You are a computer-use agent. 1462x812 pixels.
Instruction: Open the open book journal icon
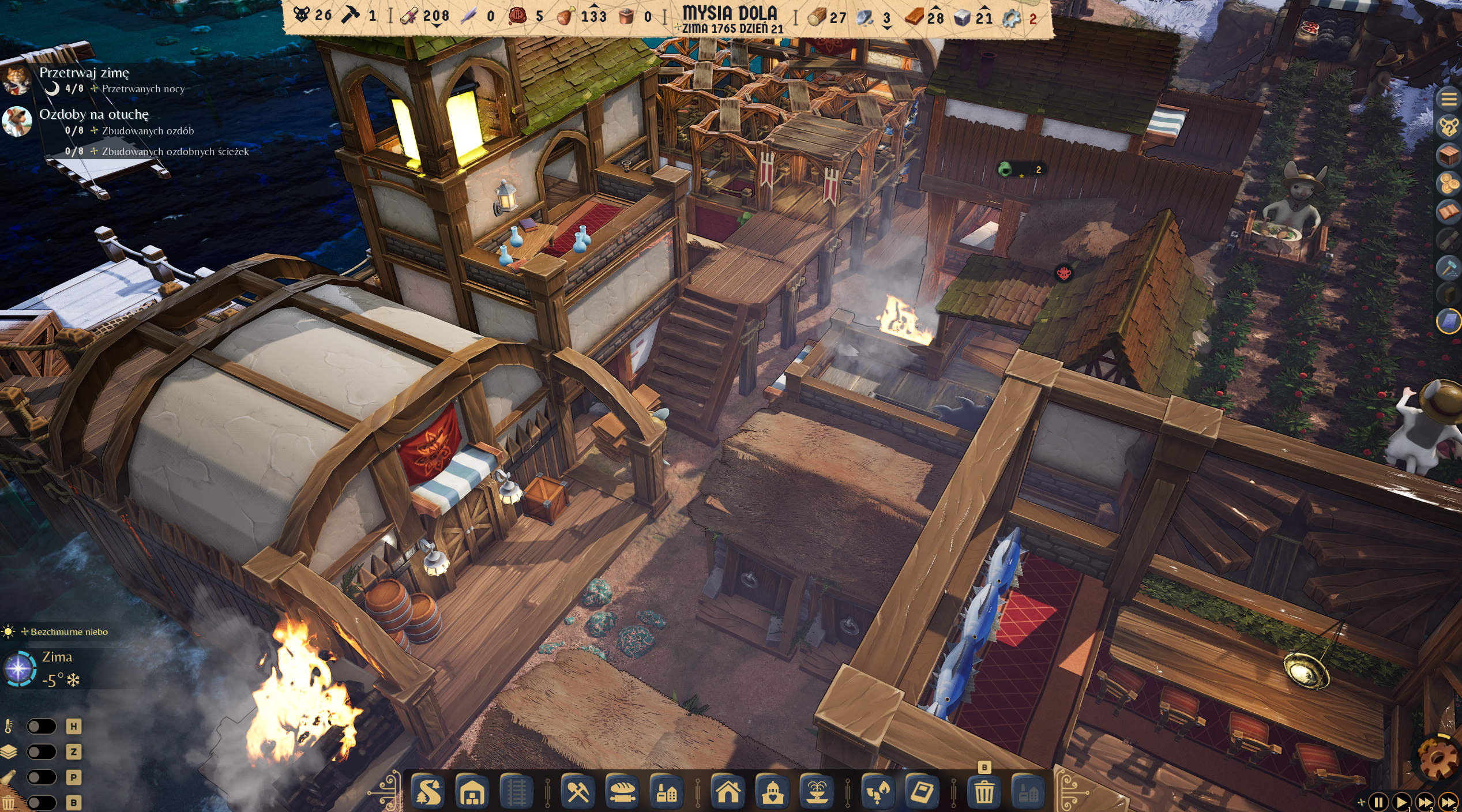1449,212
